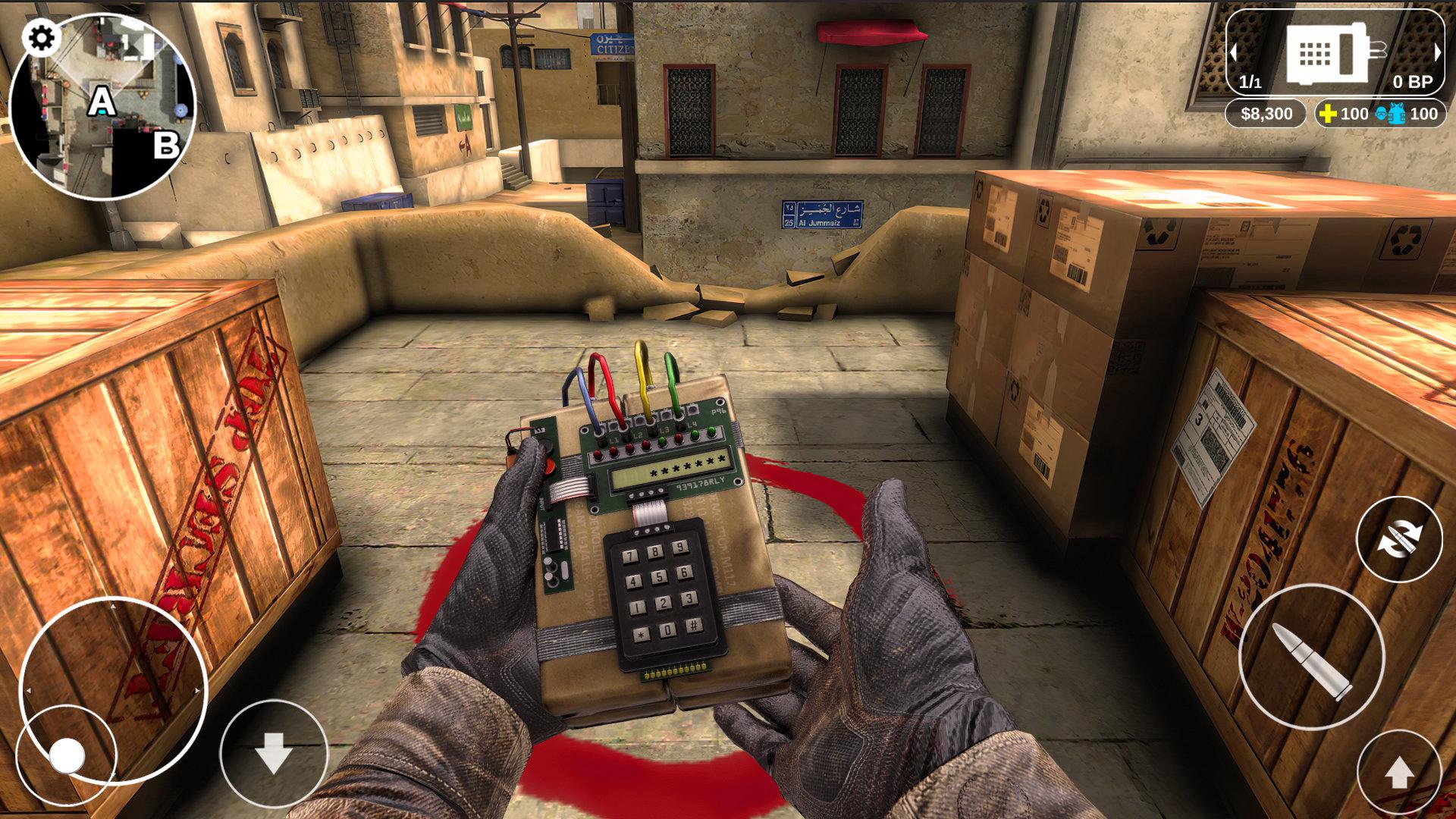Cycle to the next weapon with the right chevron
The height and width of the screenshot is (819, 1456).
click(x=1438, y=53)
